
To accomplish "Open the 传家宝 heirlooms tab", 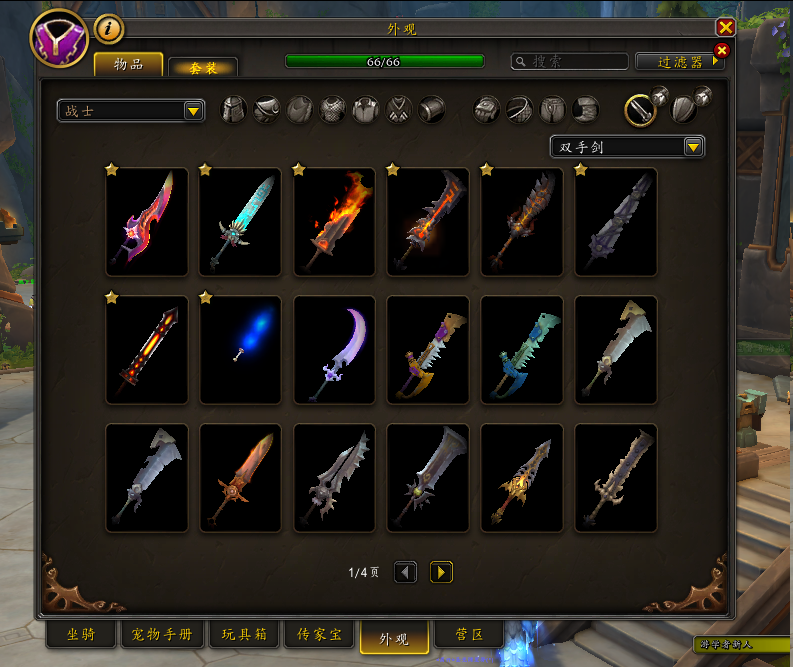I will pyautogui.click(x=318, y=635).
